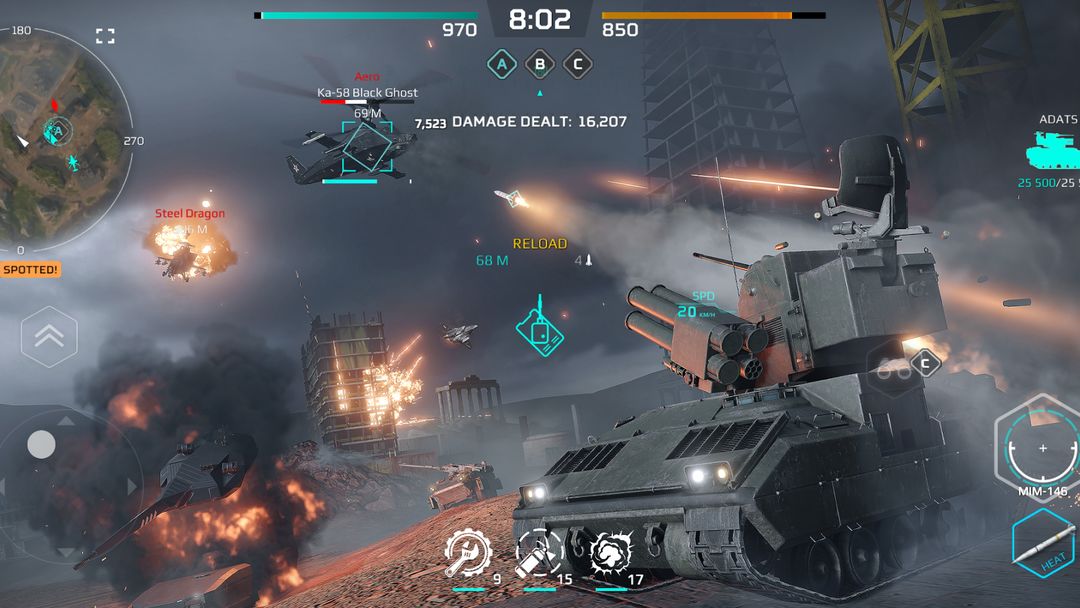Fire the MIM-146 weapon button
This screenshot has width=1080, height=608.
pos(1043,449)
